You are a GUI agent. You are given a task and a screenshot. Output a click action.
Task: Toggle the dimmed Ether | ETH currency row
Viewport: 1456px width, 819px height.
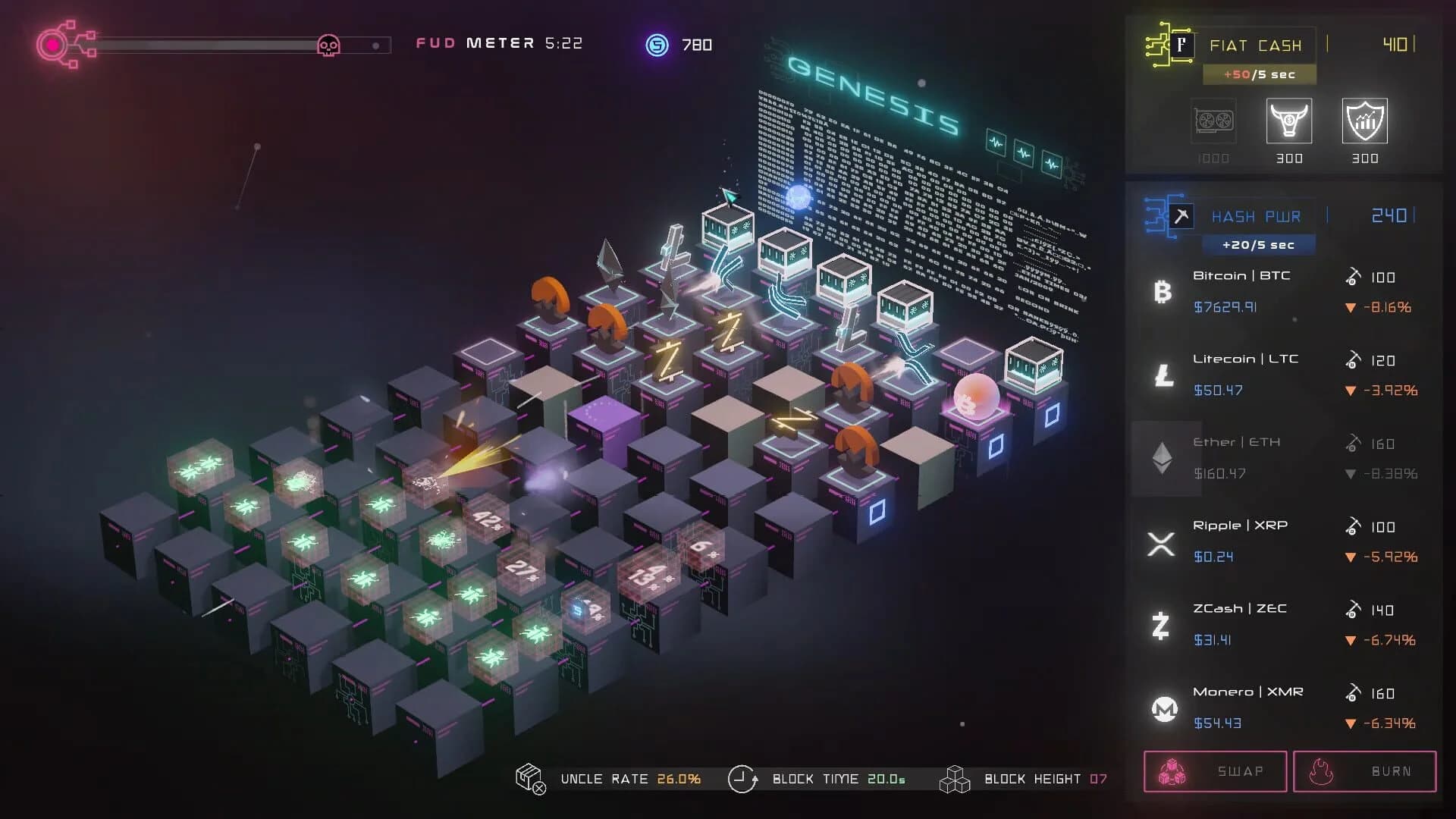1251,457
